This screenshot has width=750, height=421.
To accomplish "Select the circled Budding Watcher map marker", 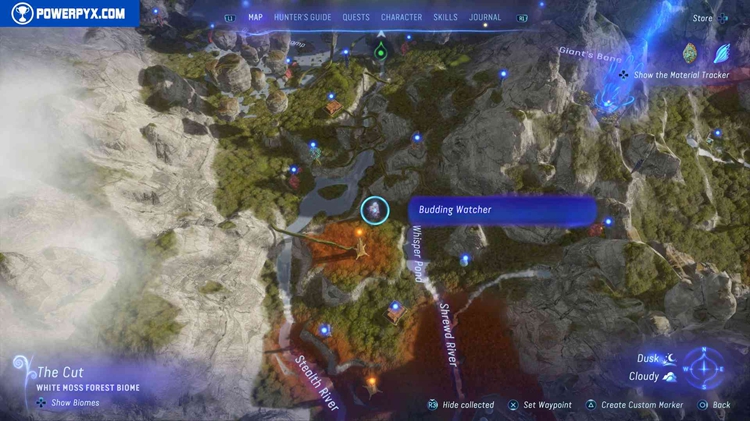I will [x=375, y=210].
